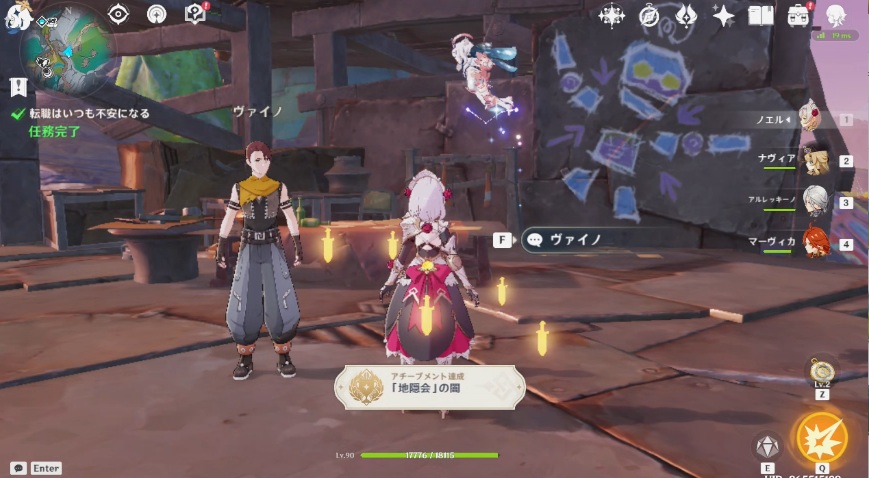The image size is (869, 478).
Task: Use the Lv.2 compass gadget
Action: click(821, 371)
